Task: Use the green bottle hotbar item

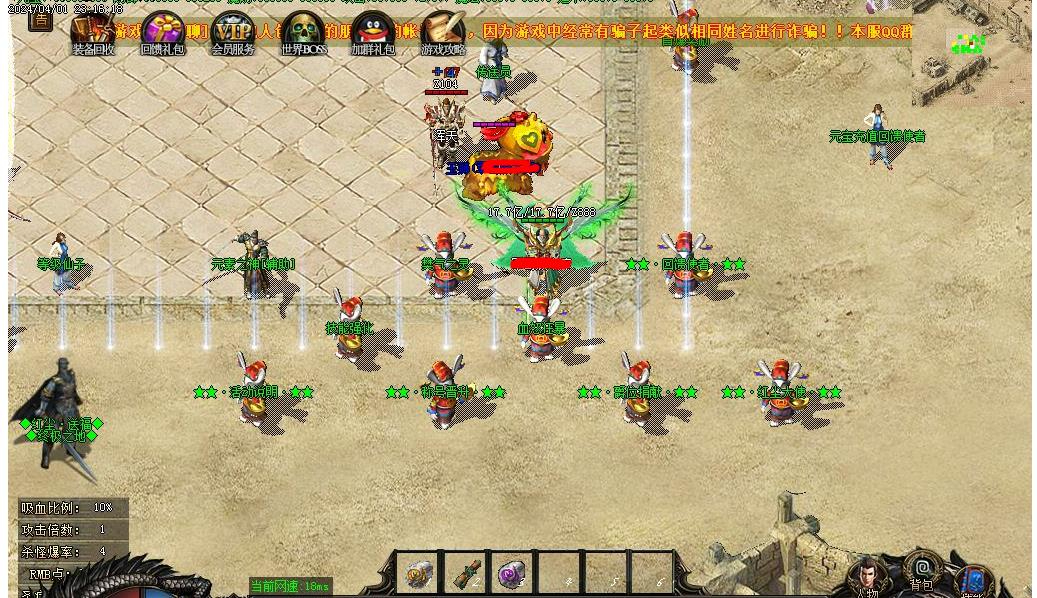Action: [466, 574]
